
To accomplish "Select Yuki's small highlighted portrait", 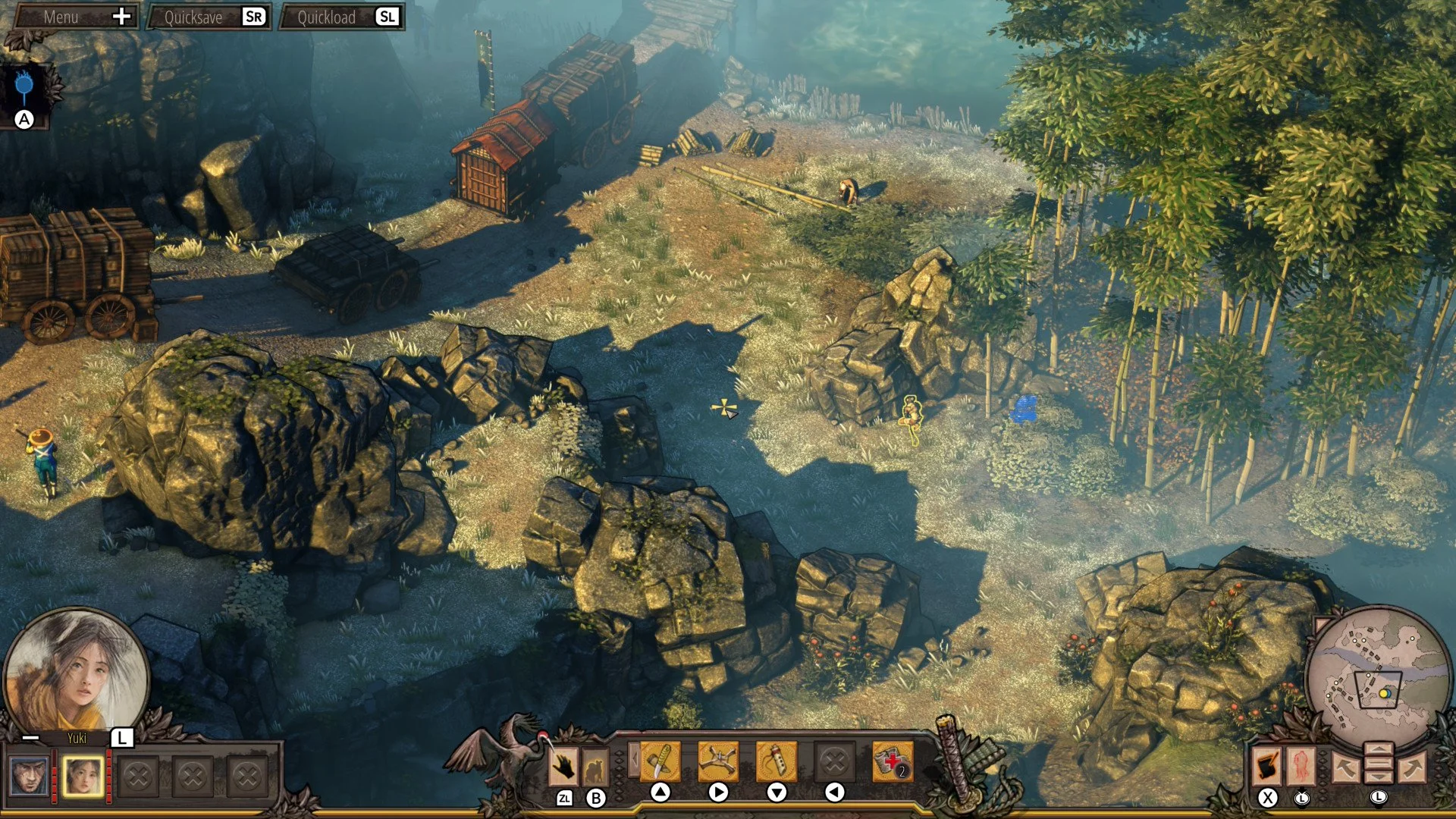I will [83, 776].
